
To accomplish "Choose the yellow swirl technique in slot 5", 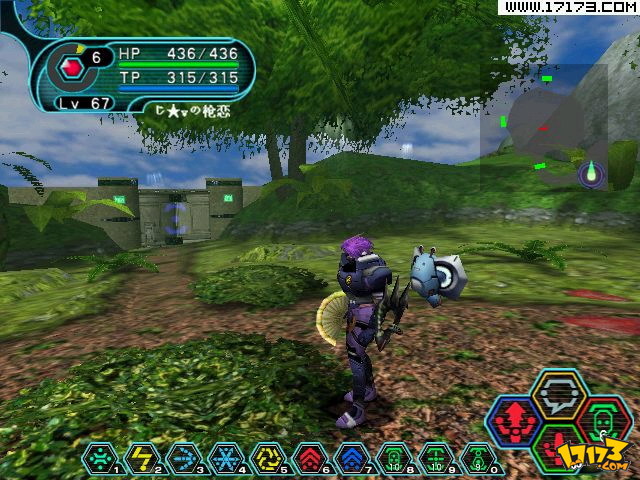I will (x=267, y=458).
